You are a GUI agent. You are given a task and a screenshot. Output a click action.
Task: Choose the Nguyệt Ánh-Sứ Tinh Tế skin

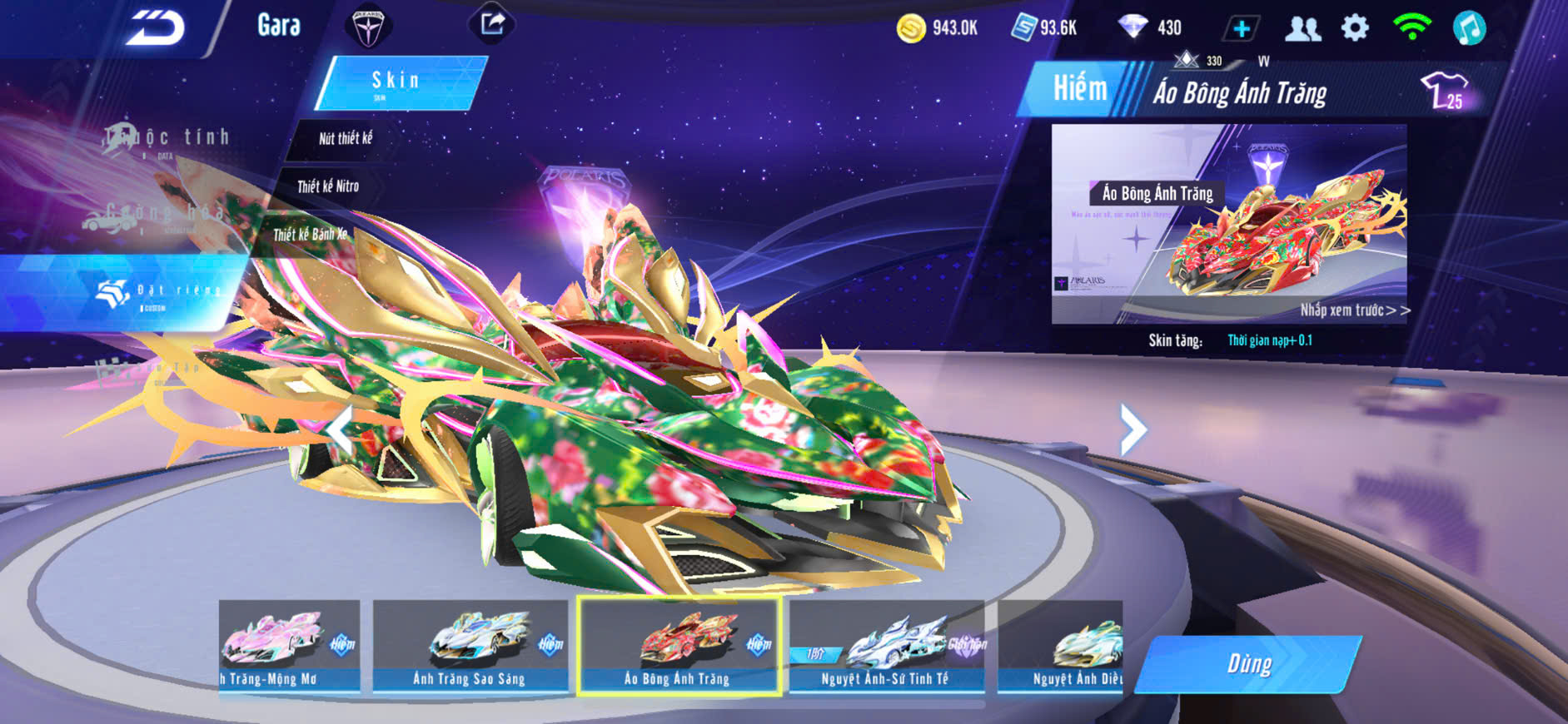point(886,647)
